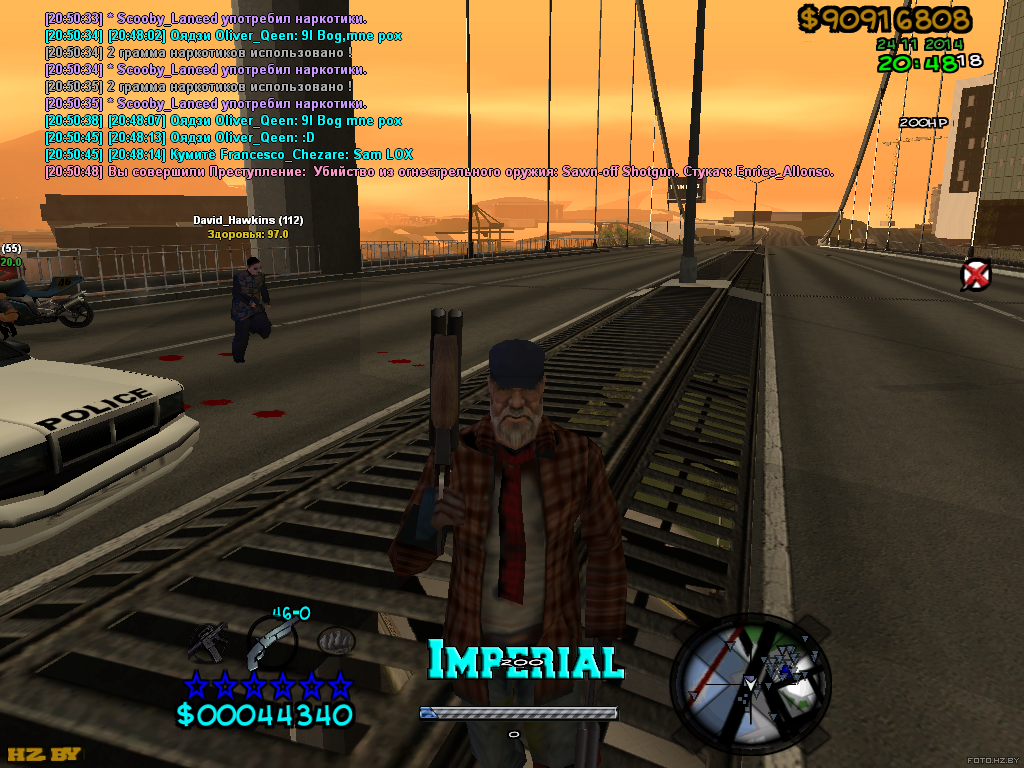Viewport: 1024px width, 768px height.
Task: Switch to the assault rifle weapon icon
Action: pos(211,642)
